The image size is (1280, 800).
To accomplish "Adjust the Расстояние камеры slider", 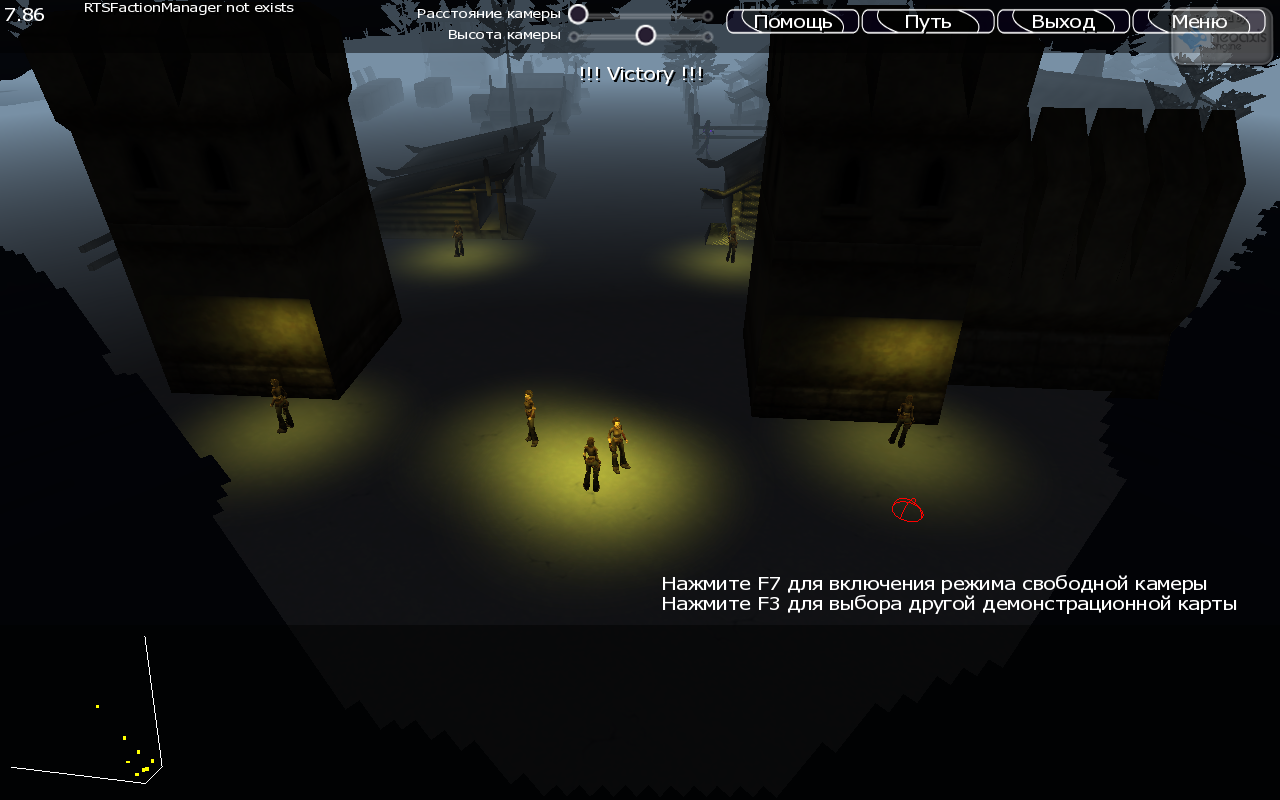I will pos(578,15).
